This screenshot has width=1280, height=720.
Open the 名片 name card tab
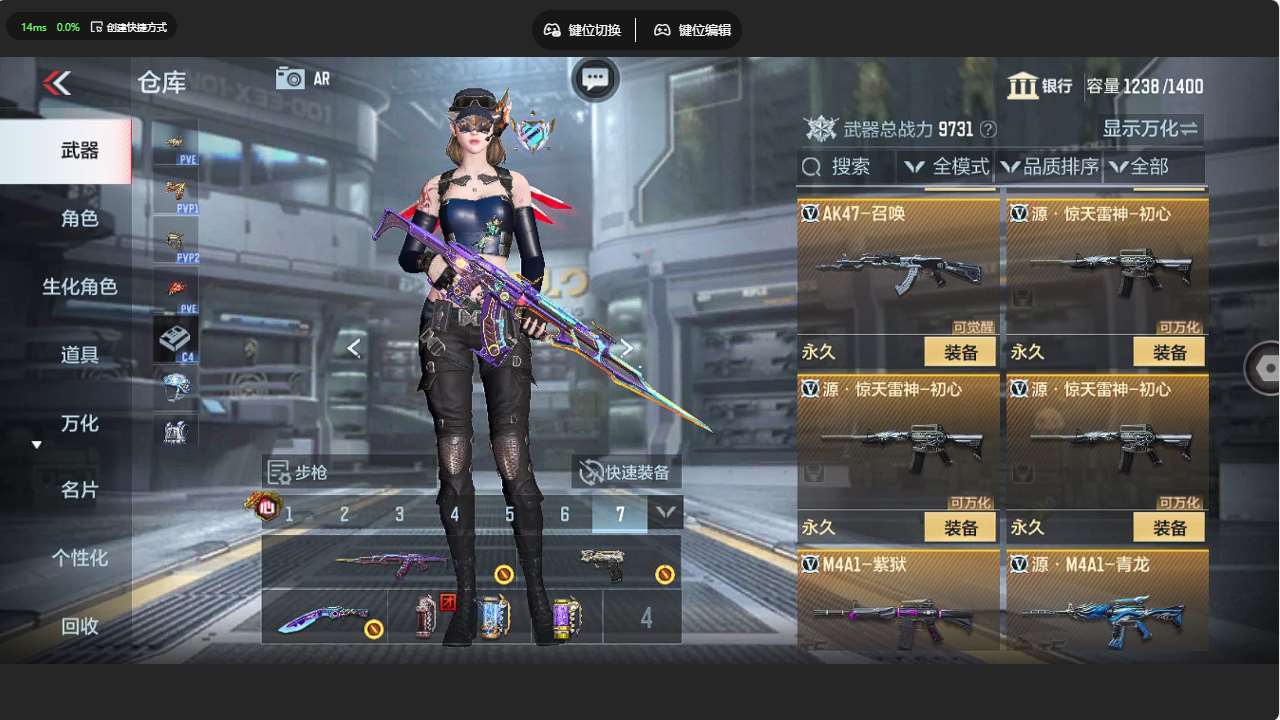79,490
